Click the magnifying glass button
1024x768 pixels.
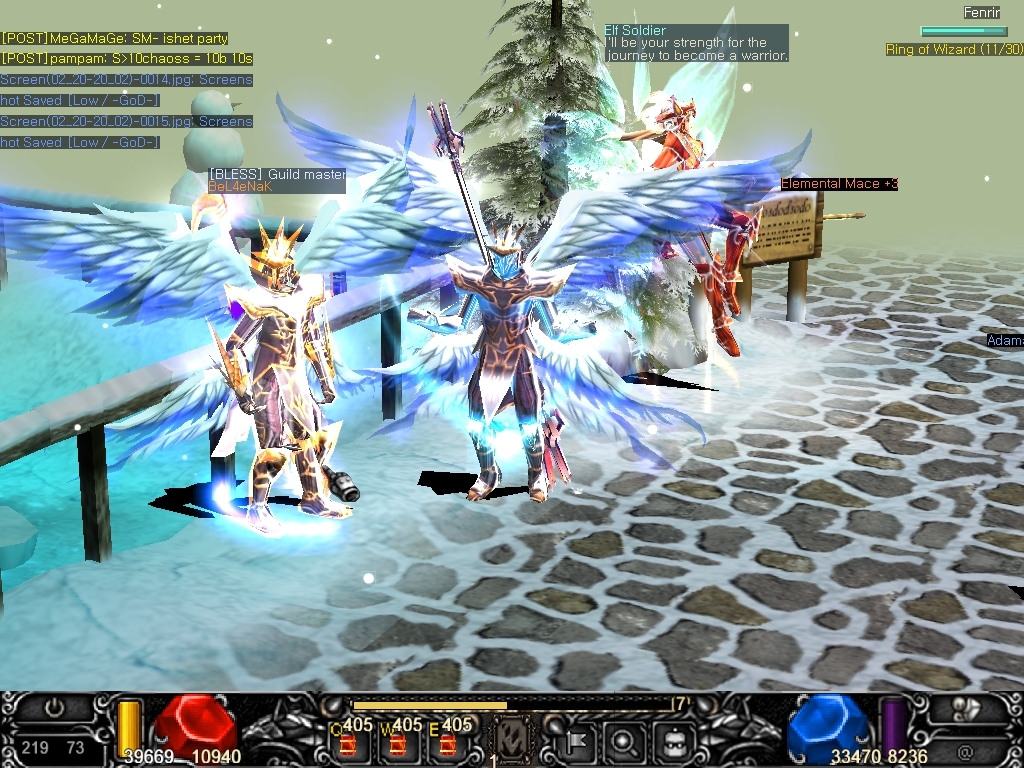[623, 743]
